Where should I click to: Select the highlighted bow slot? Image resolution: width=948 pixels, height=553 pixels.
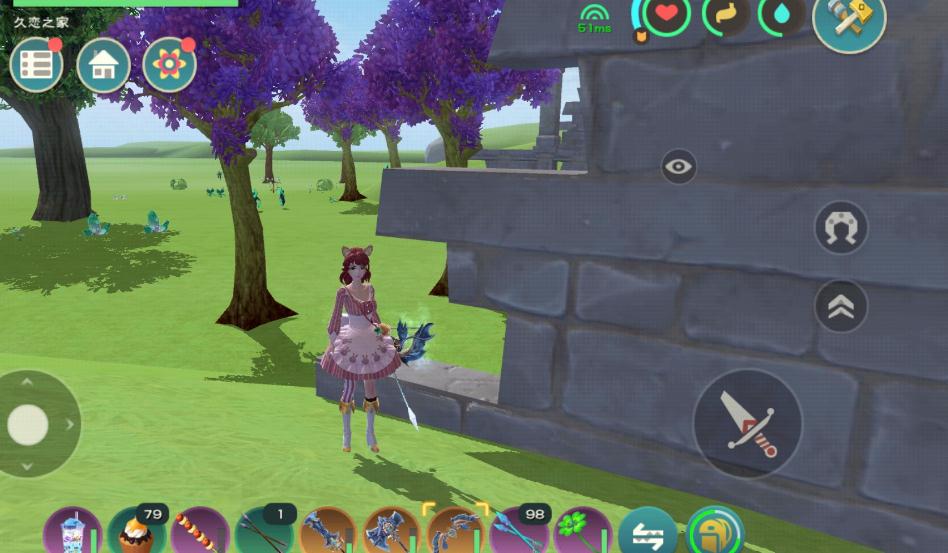pos(455,531)
